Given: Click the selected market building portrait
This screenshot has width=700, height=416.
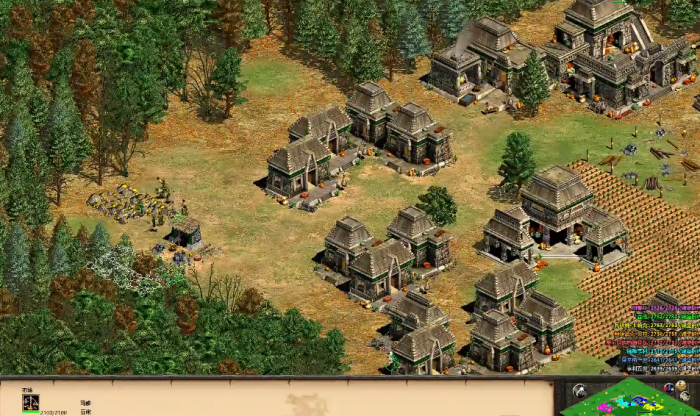Looking at the screenshot, I should 31,401.
